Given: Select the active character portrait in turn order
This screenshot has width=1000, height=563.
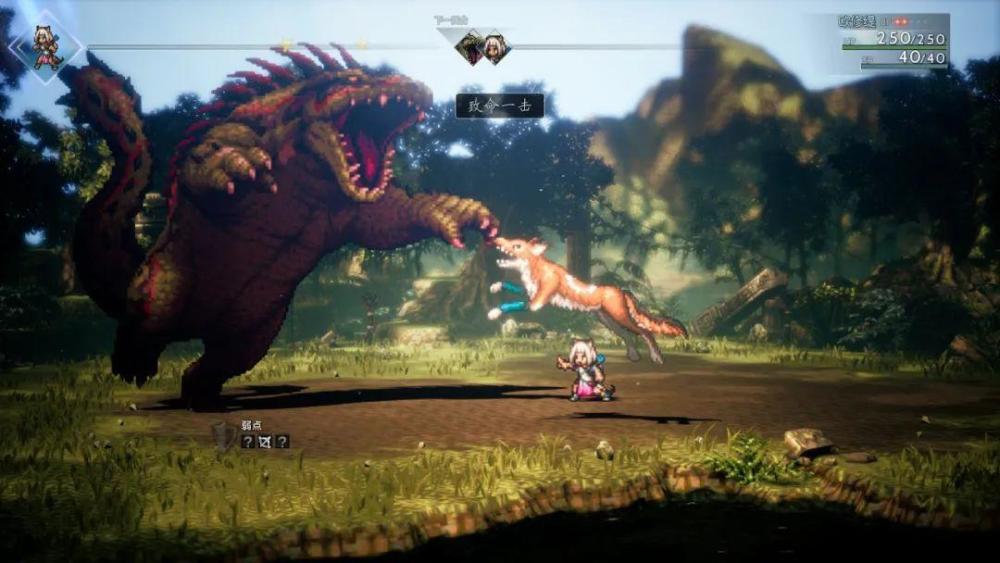Looking at the screenshot, I should 46,46.
